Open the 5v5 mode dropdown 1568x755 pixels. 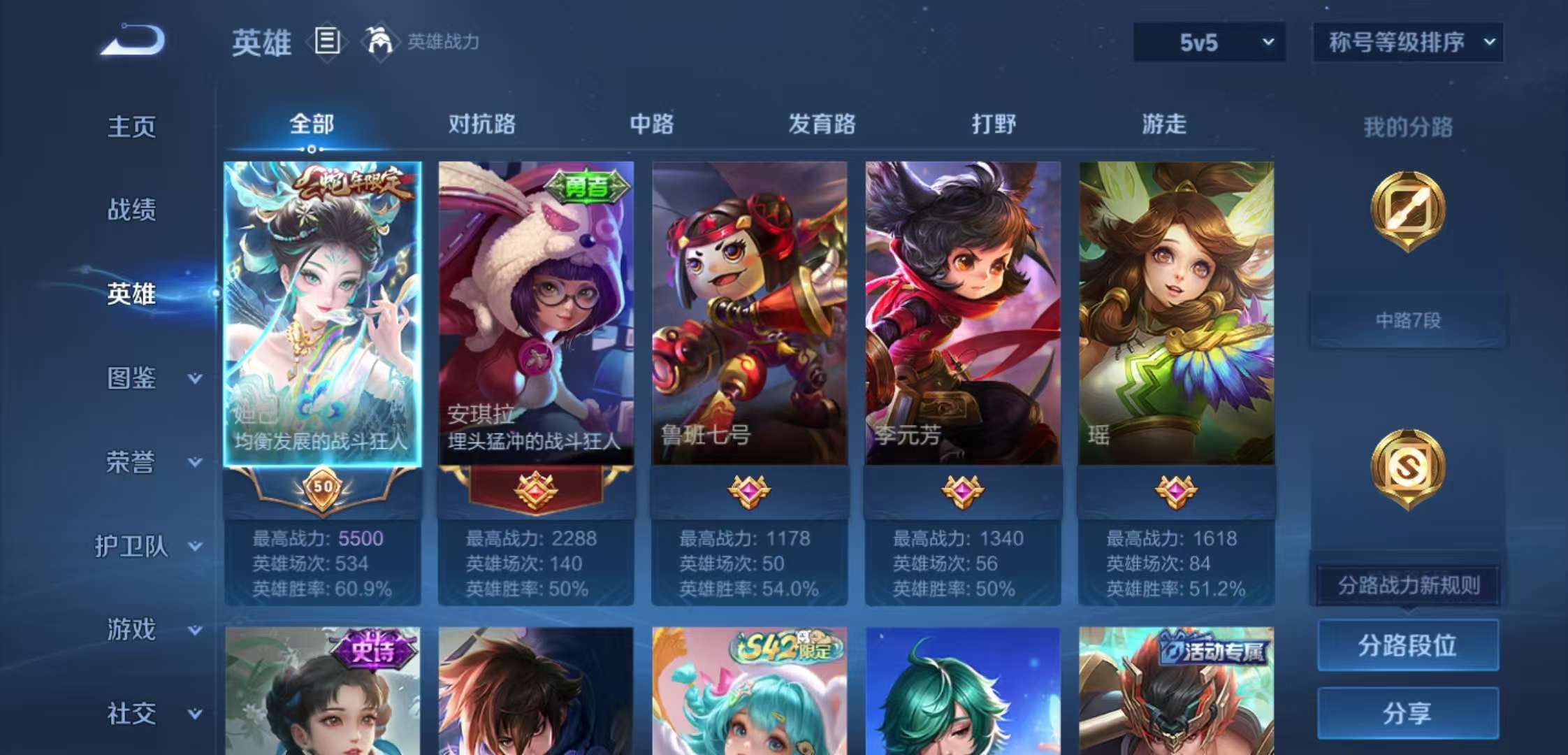(1207, 42)
